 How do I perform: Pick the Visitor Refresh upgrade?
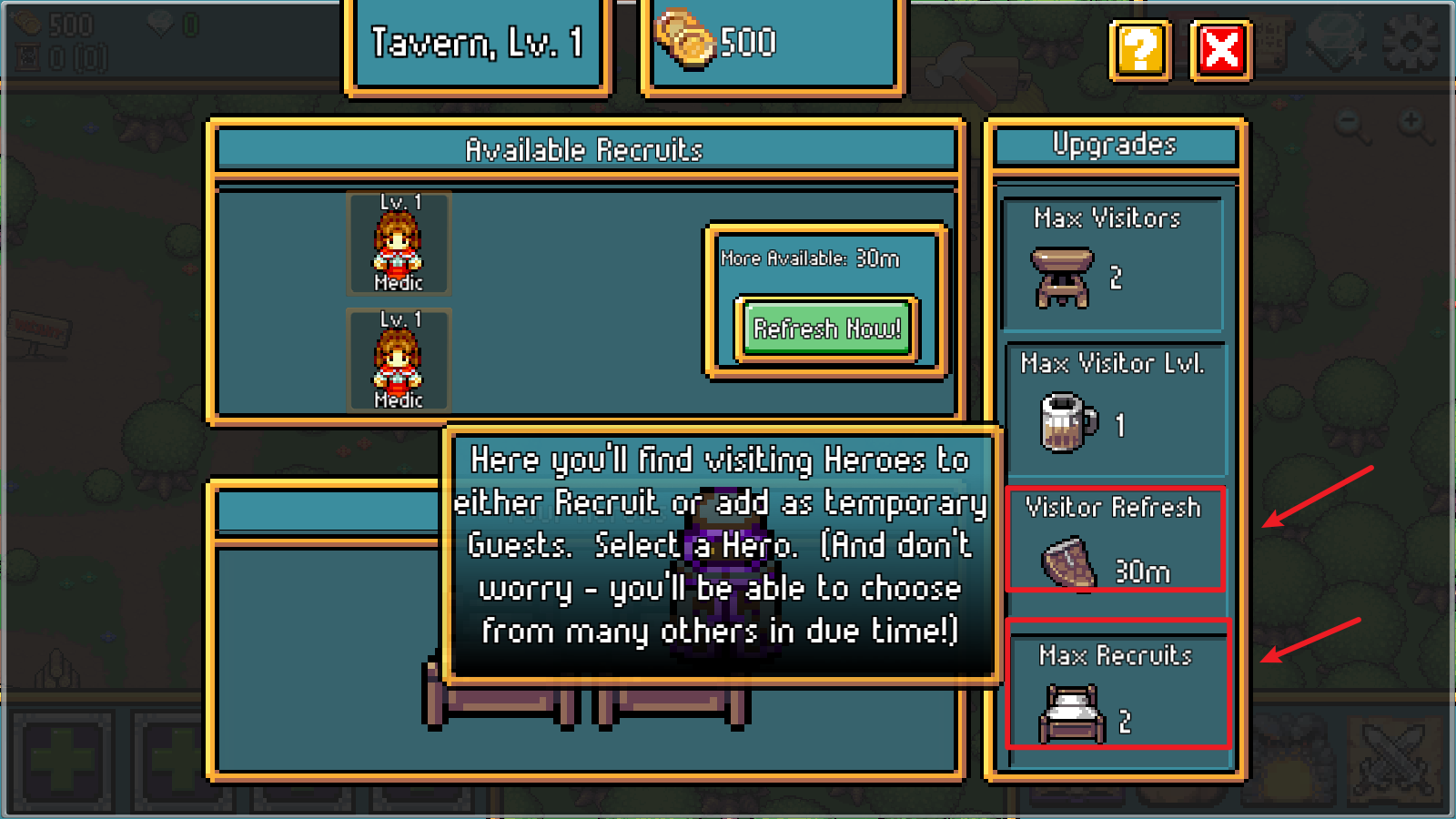[x=1116, y=541]
